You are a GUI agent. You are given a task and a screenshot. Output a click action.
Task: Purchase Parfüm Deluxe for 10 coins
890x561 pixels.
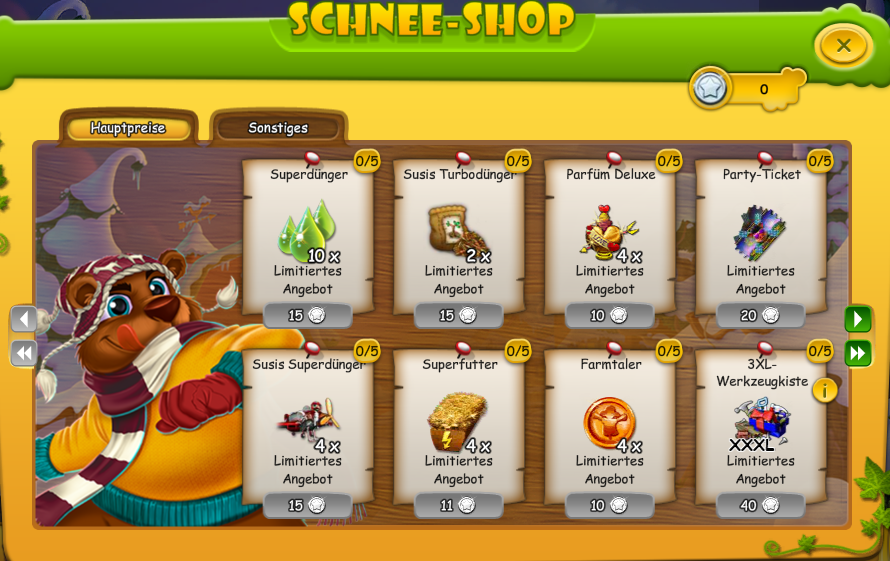coord(610,316)
